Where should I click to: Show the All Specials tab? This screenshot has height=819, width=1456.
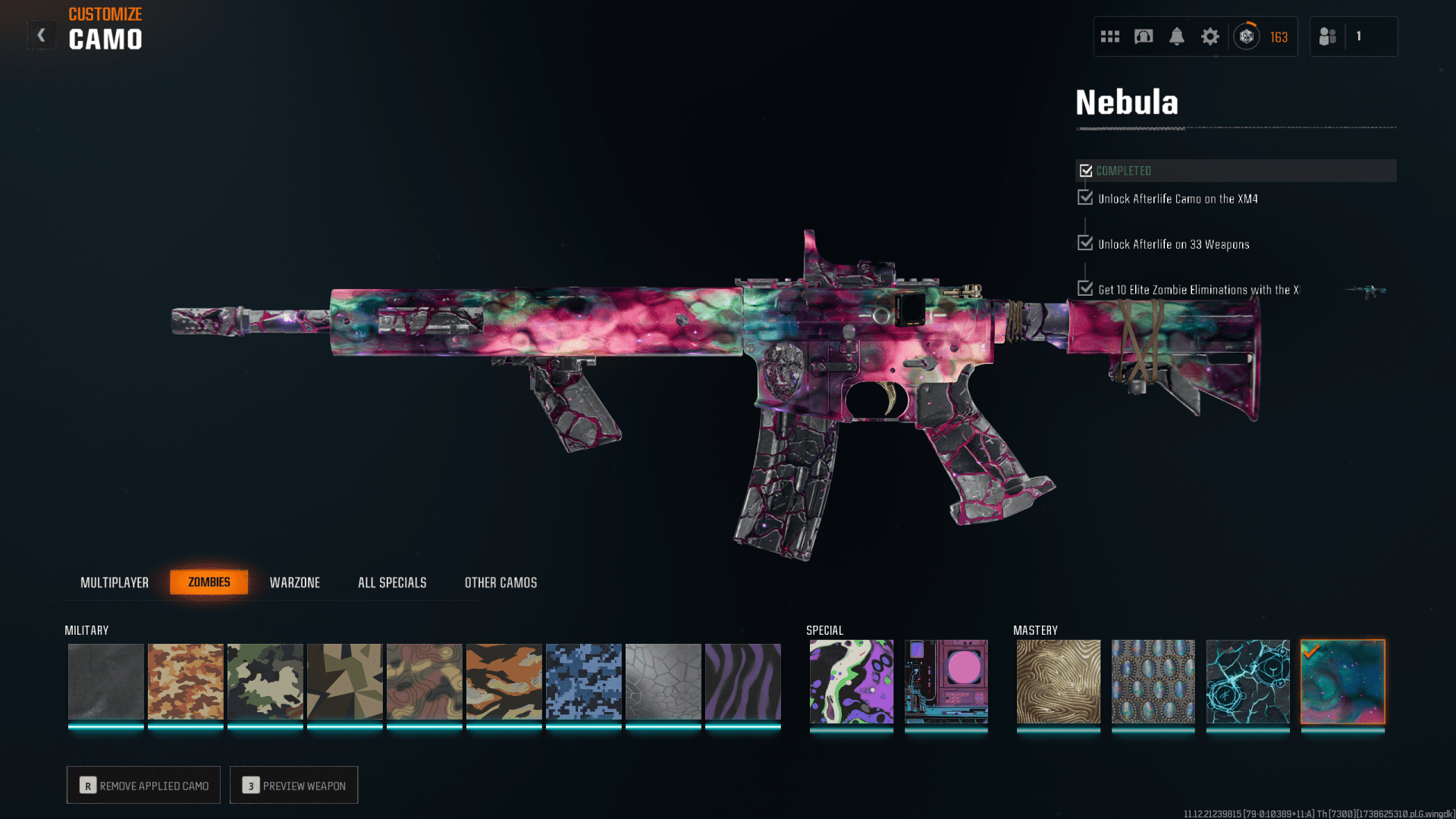pyautogui.click(x=392, y=582)
